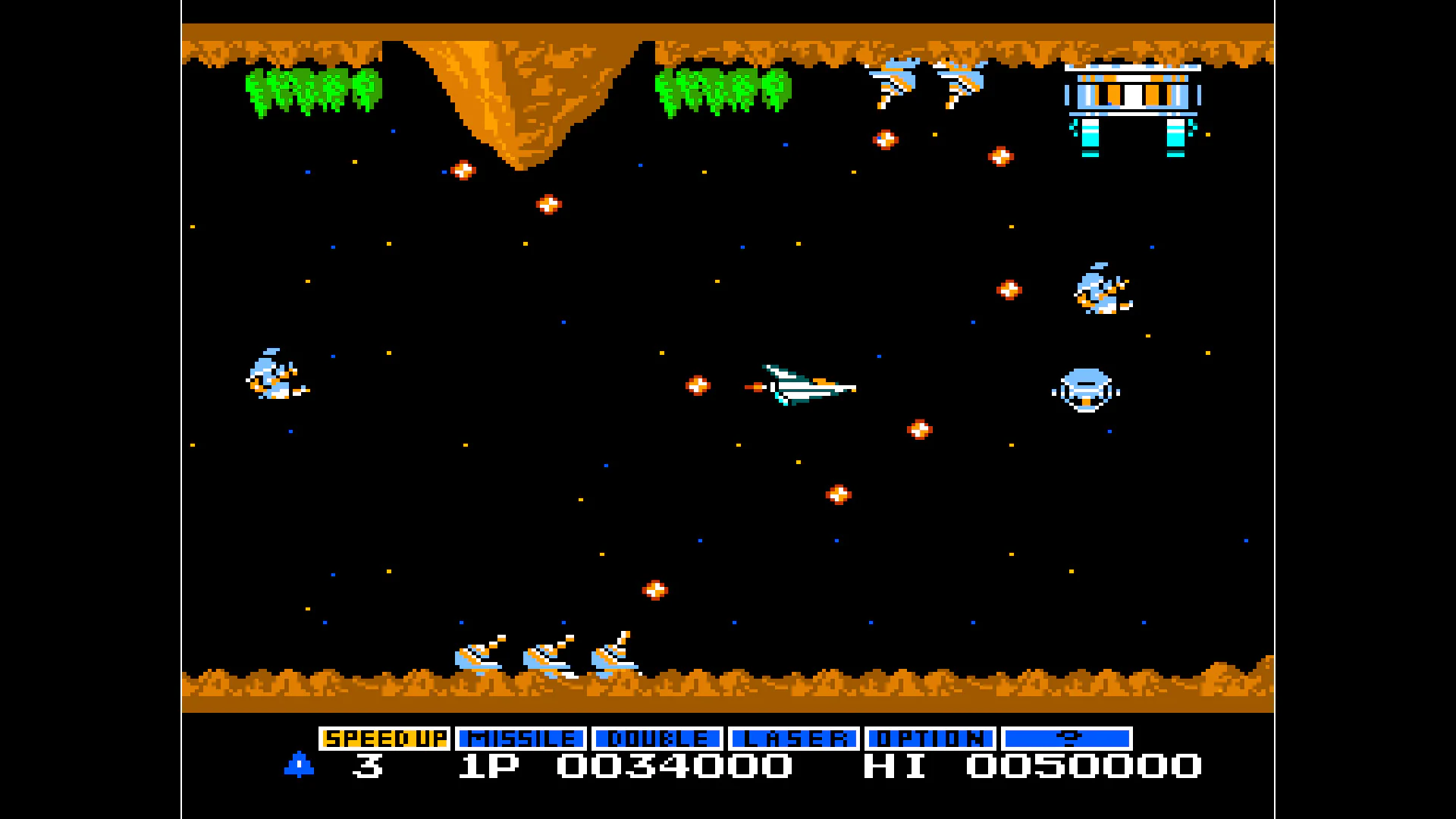The width and height of the screenshot is (1456, 819).
Task: Select the DOUBLE power-up cell
Action: click(x=657, y=736)
